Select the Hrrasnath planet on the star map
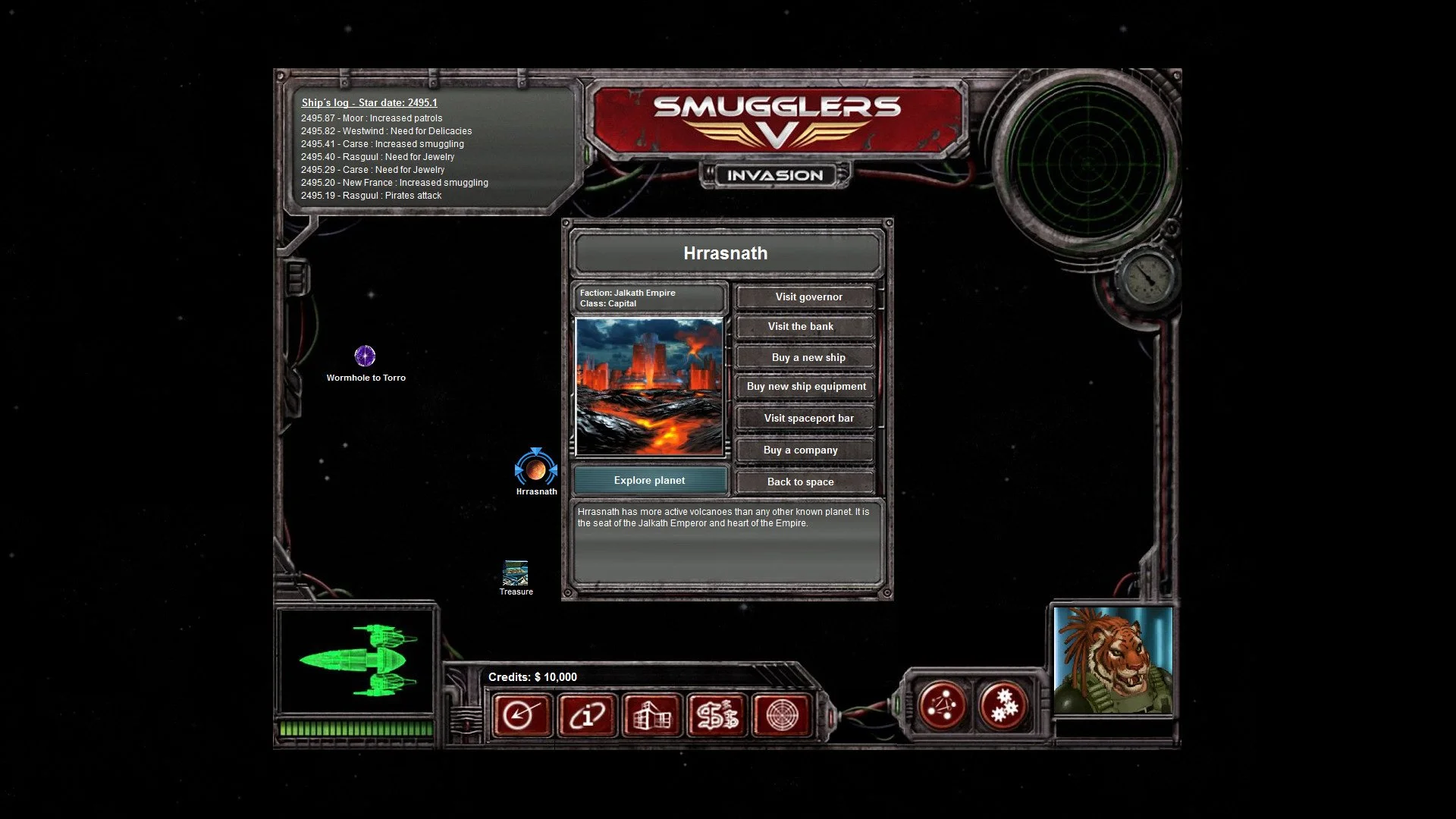This screenshot has height=819, width=1456. (x=538, y=470)
